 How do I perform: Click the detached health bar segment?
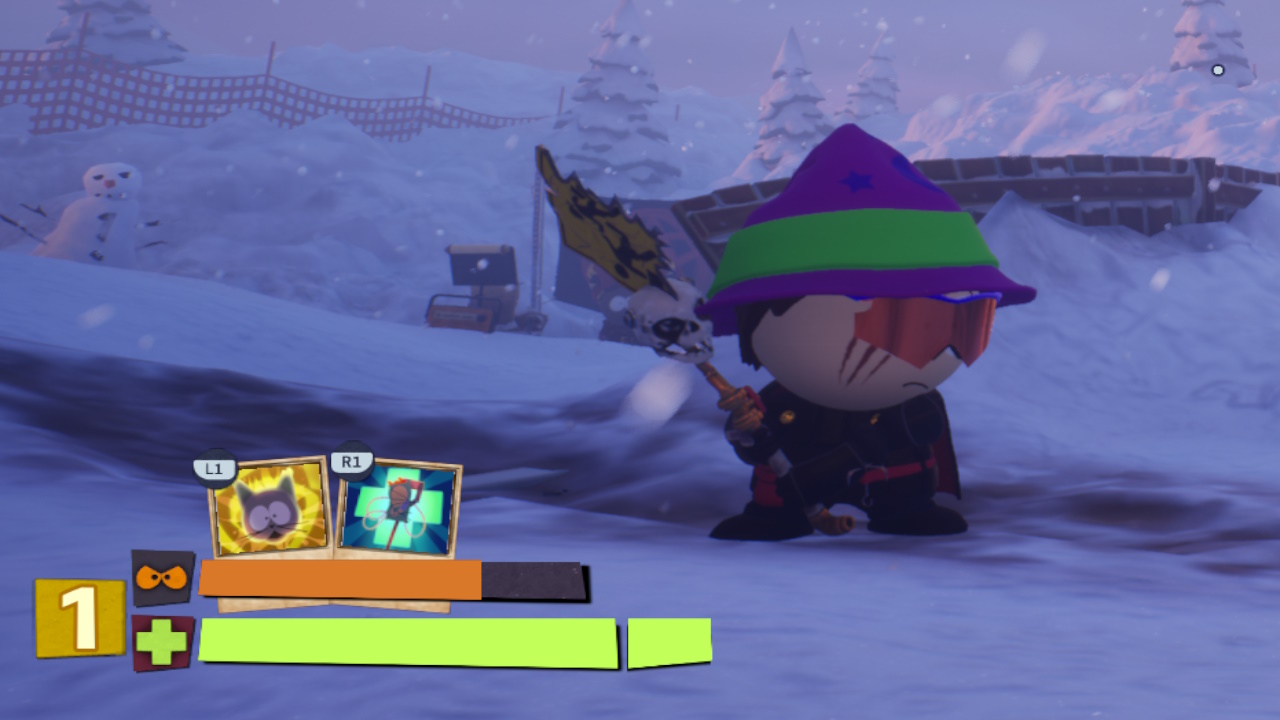click(668, 640)
